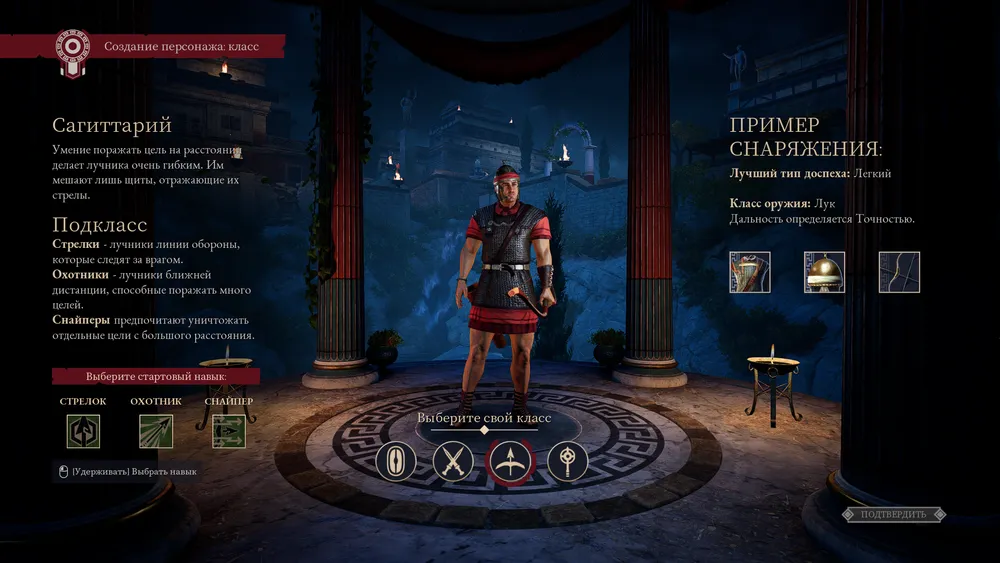Select the Стрелок starting skill
The image size is (1000, 563).
coord(84,431)
